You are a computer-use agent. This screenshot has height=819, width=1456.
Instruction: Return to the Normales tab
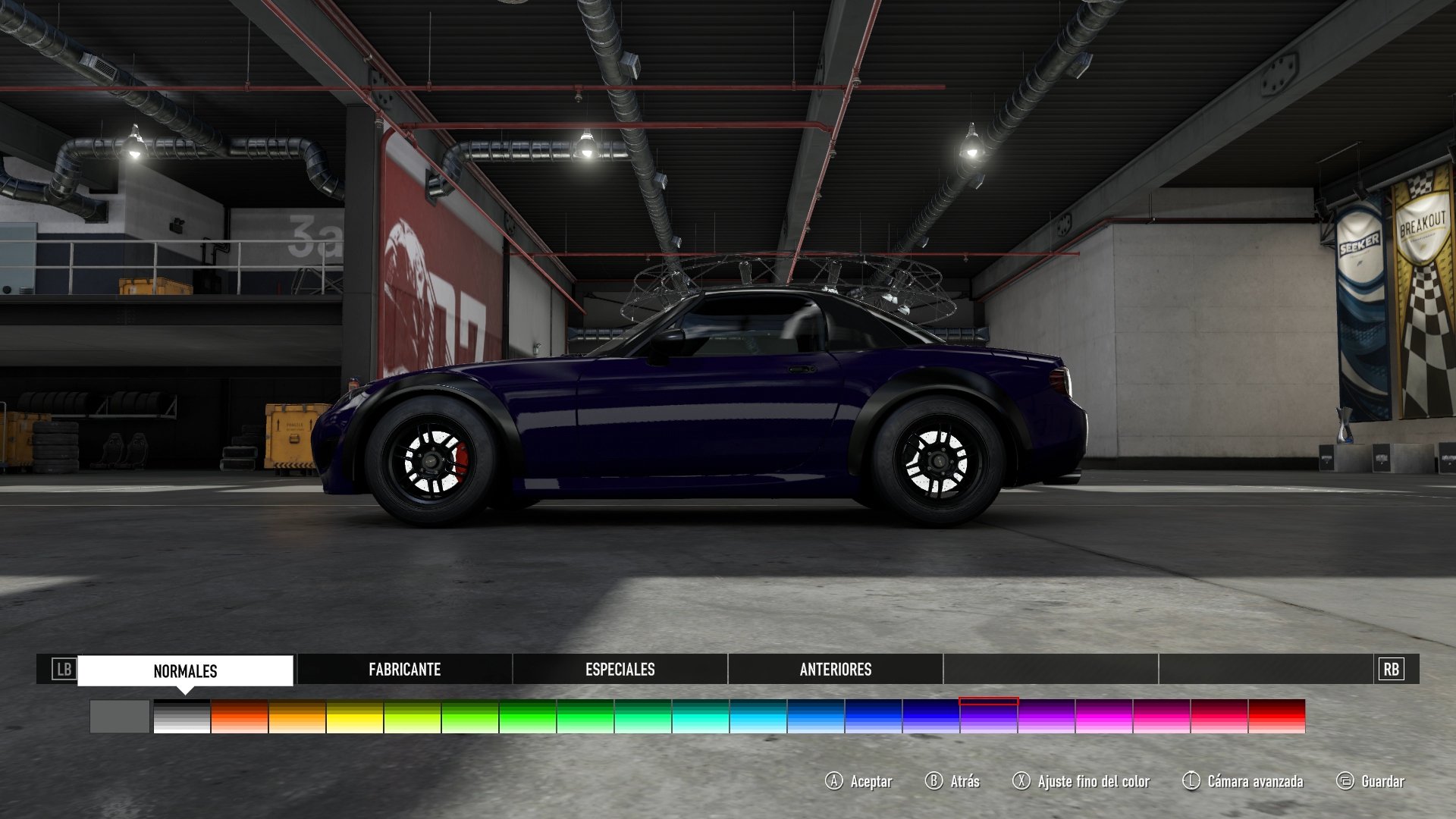(184, 670)
